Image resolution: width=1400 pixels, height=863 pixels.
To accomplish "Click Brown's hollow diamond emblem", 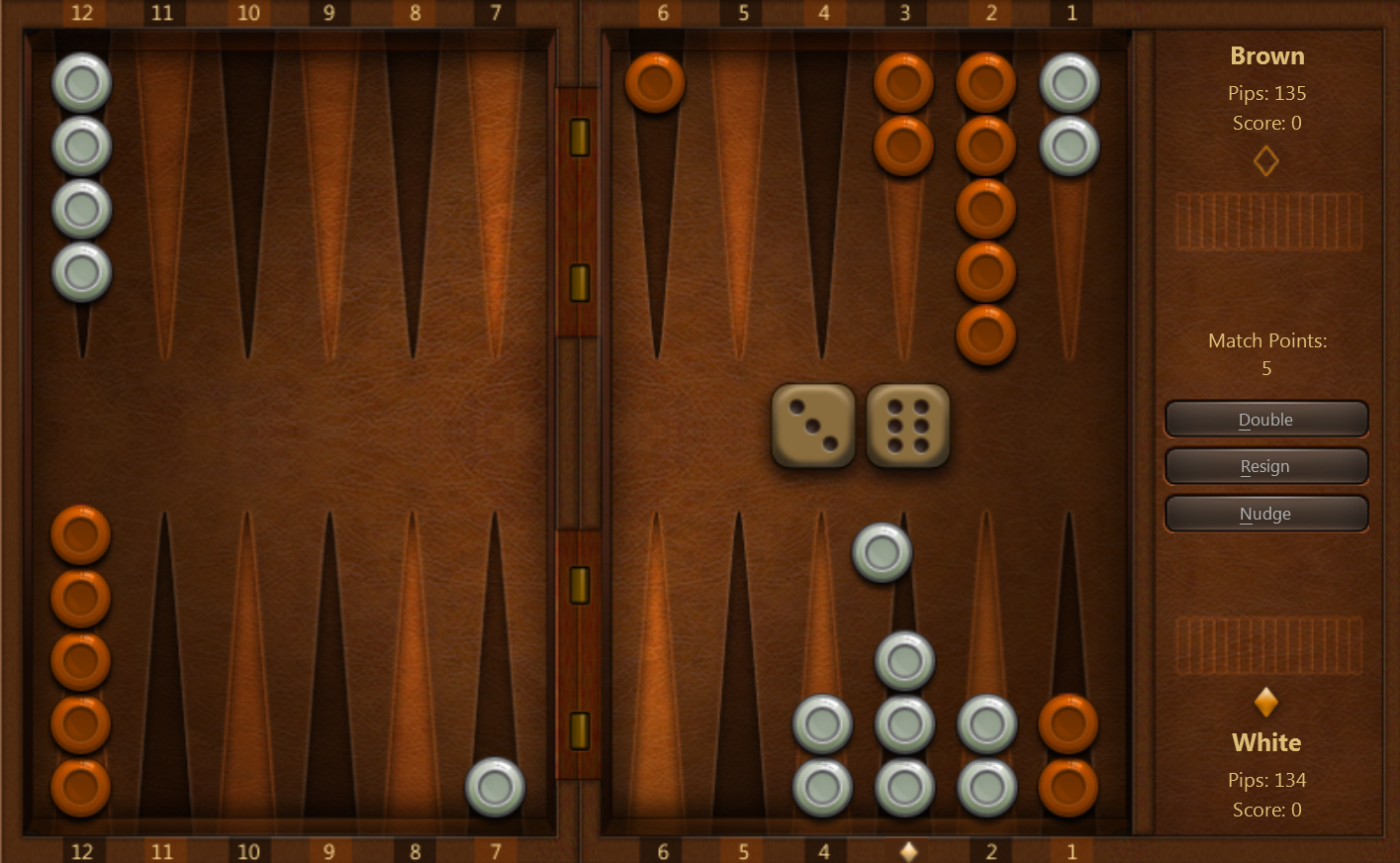I will point(1266,161).
